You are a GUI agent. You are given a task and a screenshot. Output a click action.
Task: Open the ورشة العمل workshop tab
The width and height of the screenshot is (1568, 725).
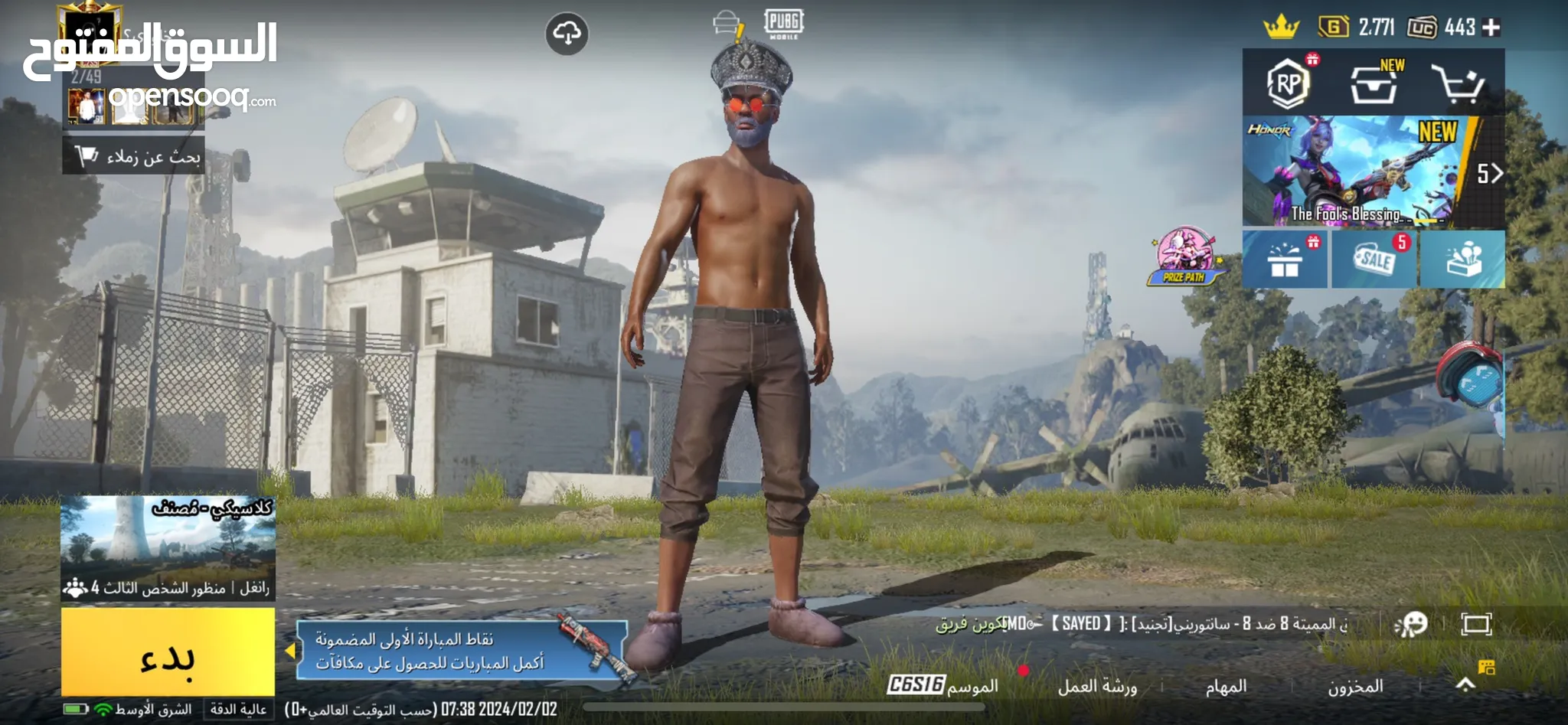point(1096,687)
